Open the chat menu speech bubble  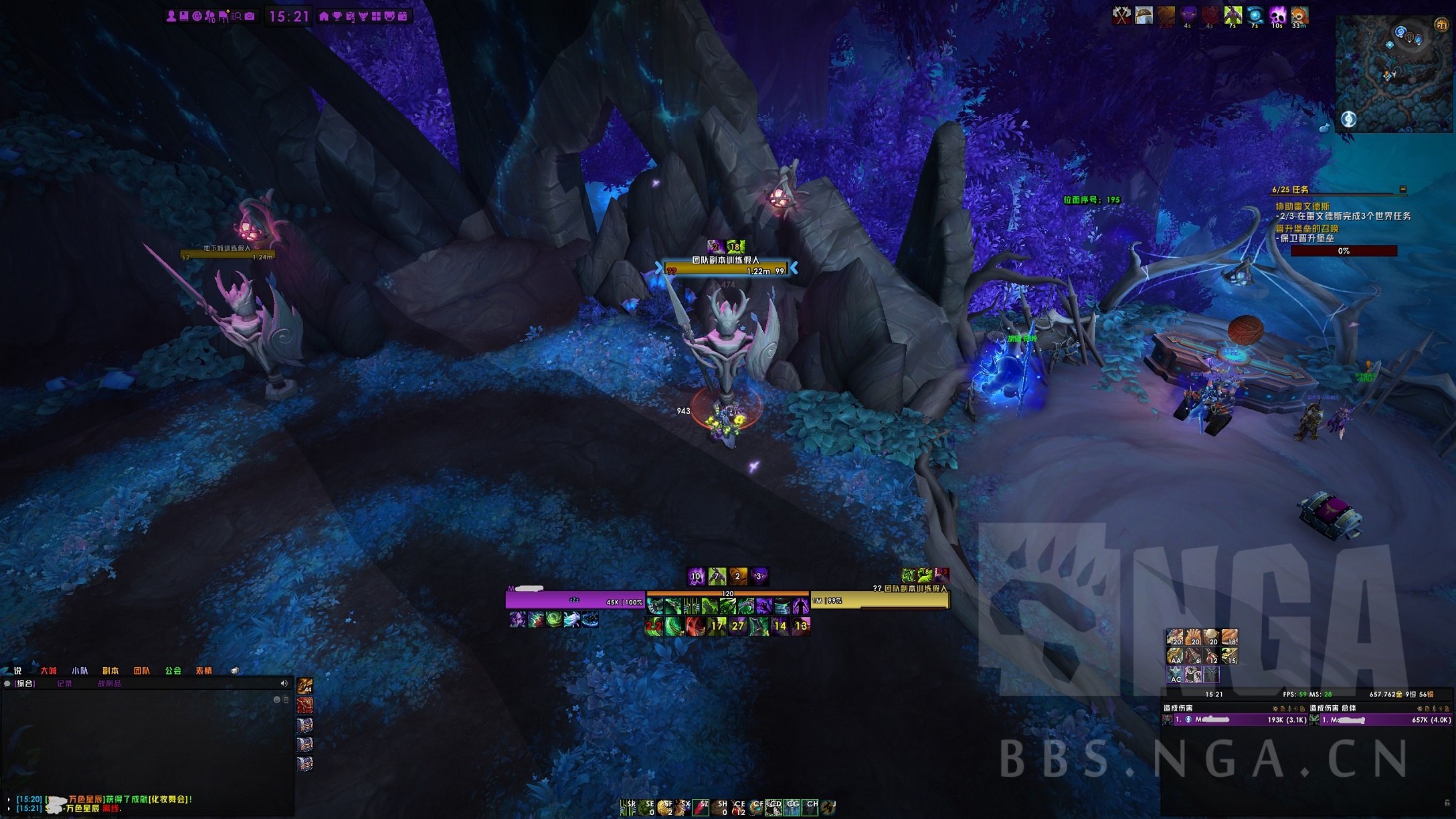(6, 684)
